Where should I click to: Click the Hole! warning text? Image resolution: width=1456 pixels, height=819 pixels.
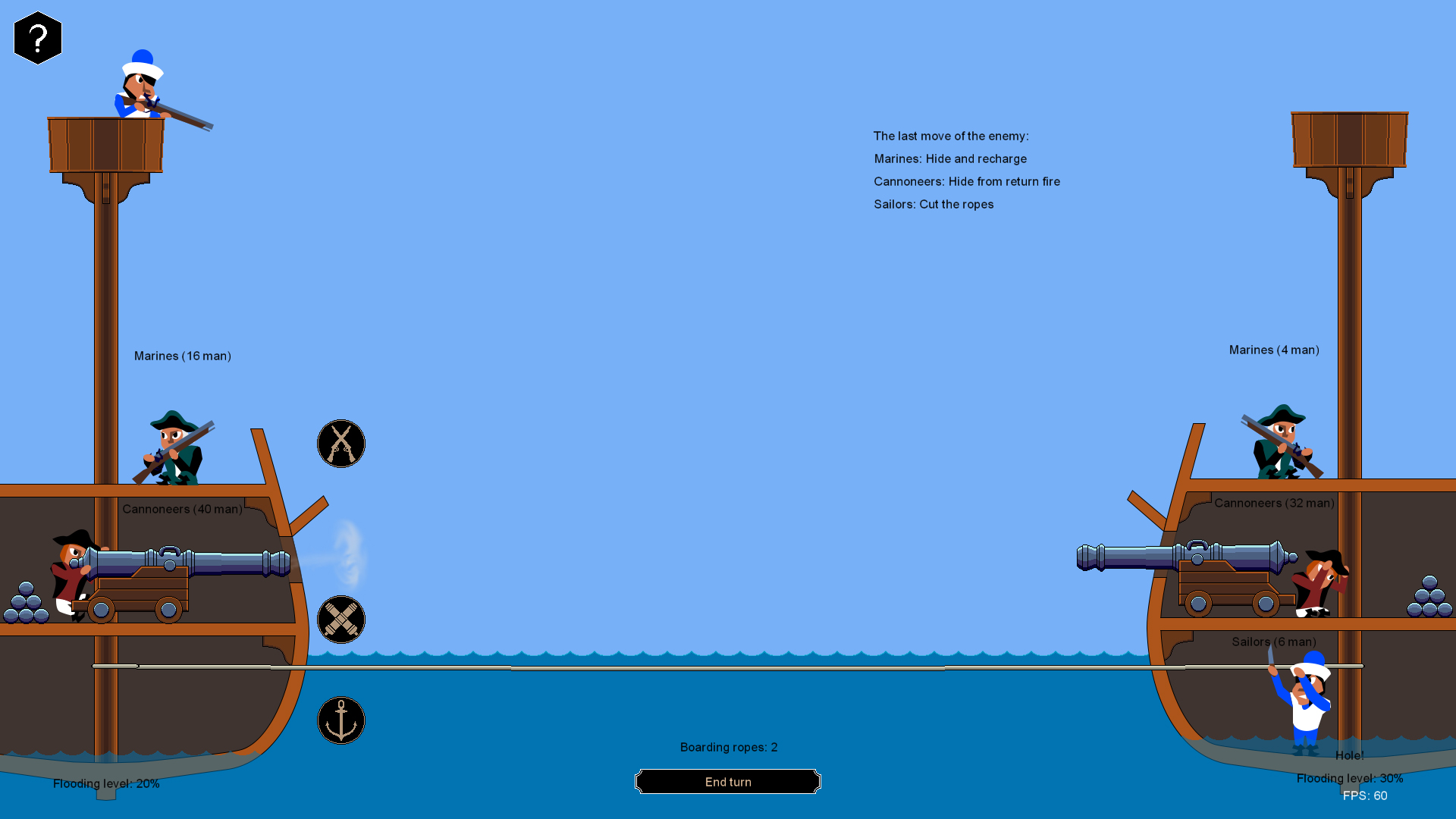(1349, 755)
